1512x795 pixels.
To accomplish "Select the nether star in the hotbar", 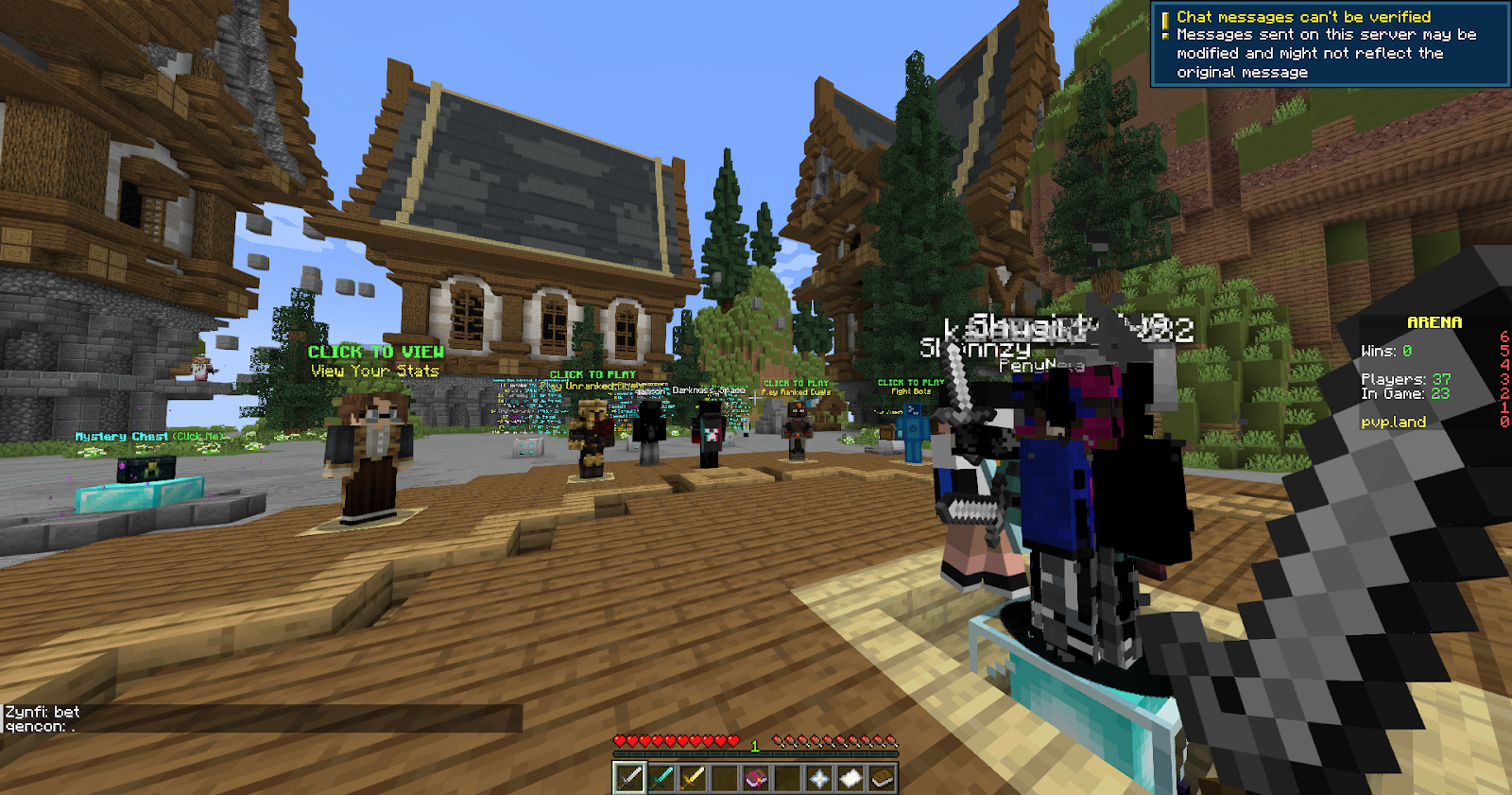I will [x=819, y=777].
